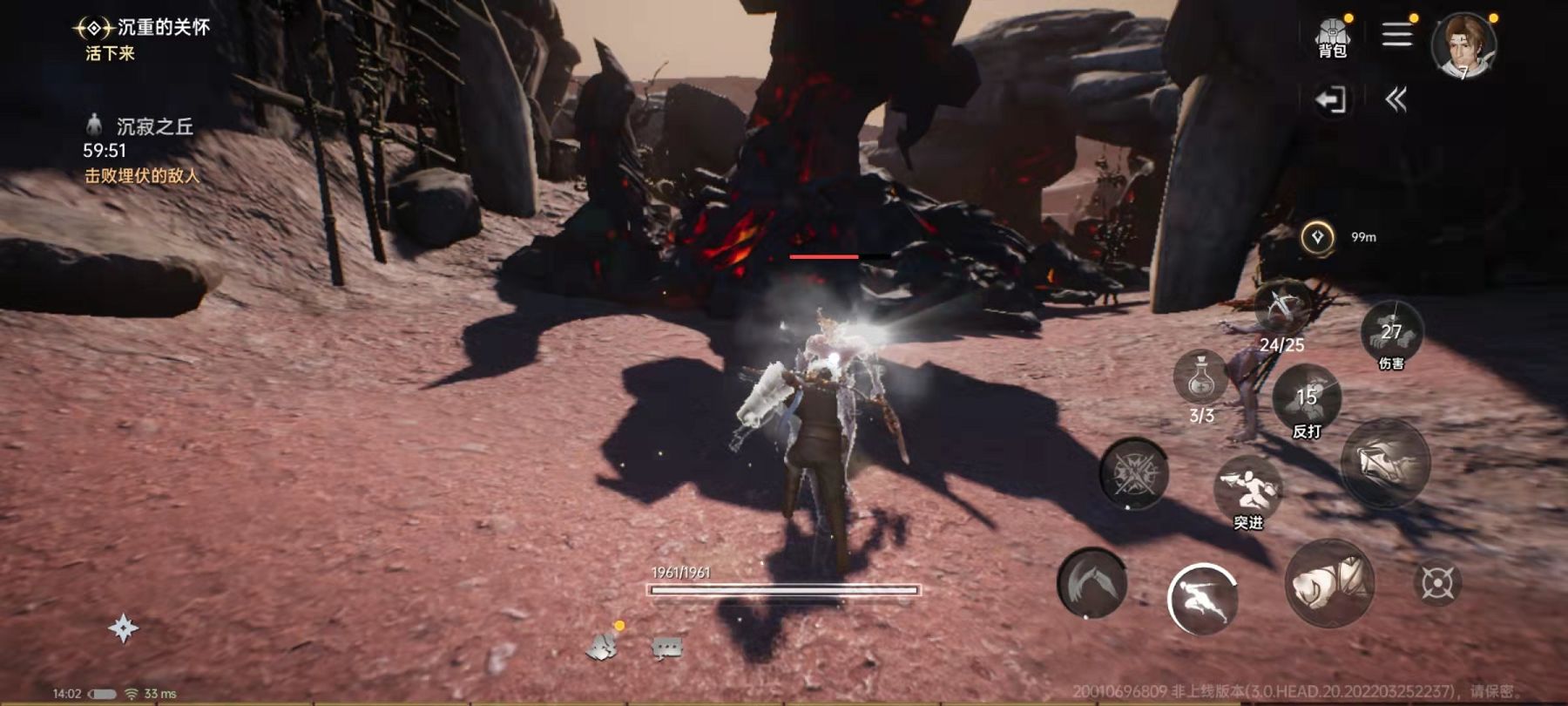The height and width of the screenshot is (706, 1568).
Task: Tap the dodge roll running-figure button
Action: (1202, 598)
